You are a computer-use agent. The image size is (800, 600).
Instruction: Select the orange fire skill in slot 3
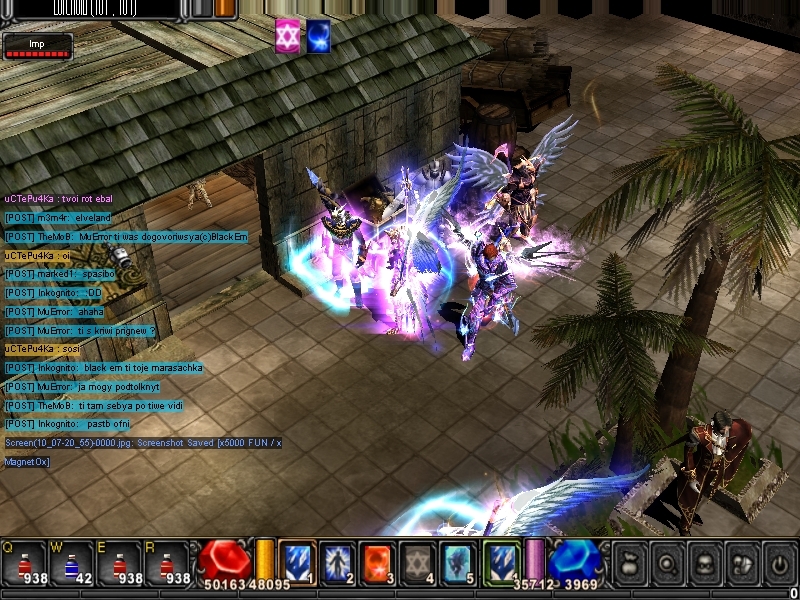pyautogui.click(x=377, y=561)
